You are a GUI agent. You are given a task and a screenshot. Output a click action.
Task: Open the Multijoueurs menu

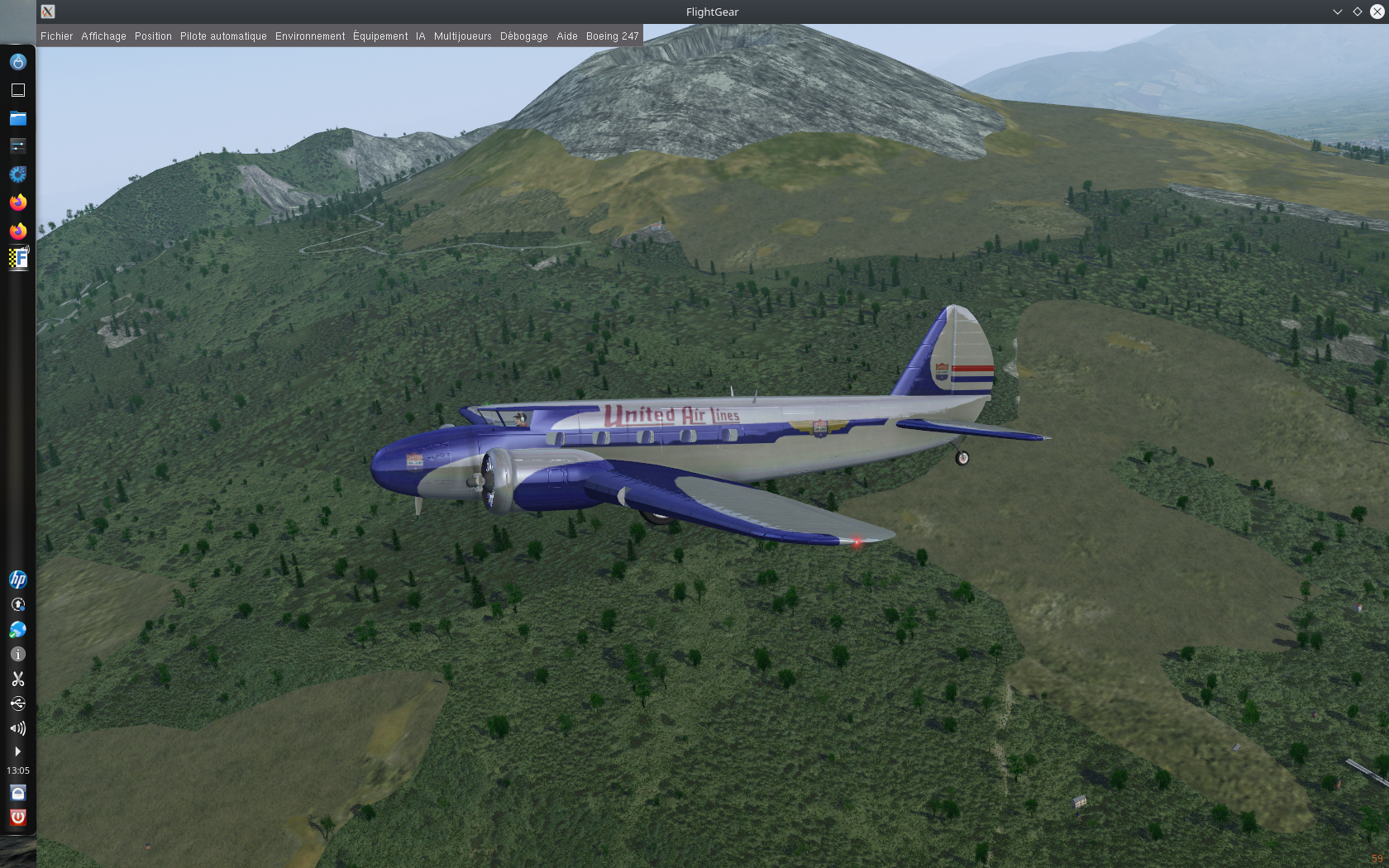462,36
